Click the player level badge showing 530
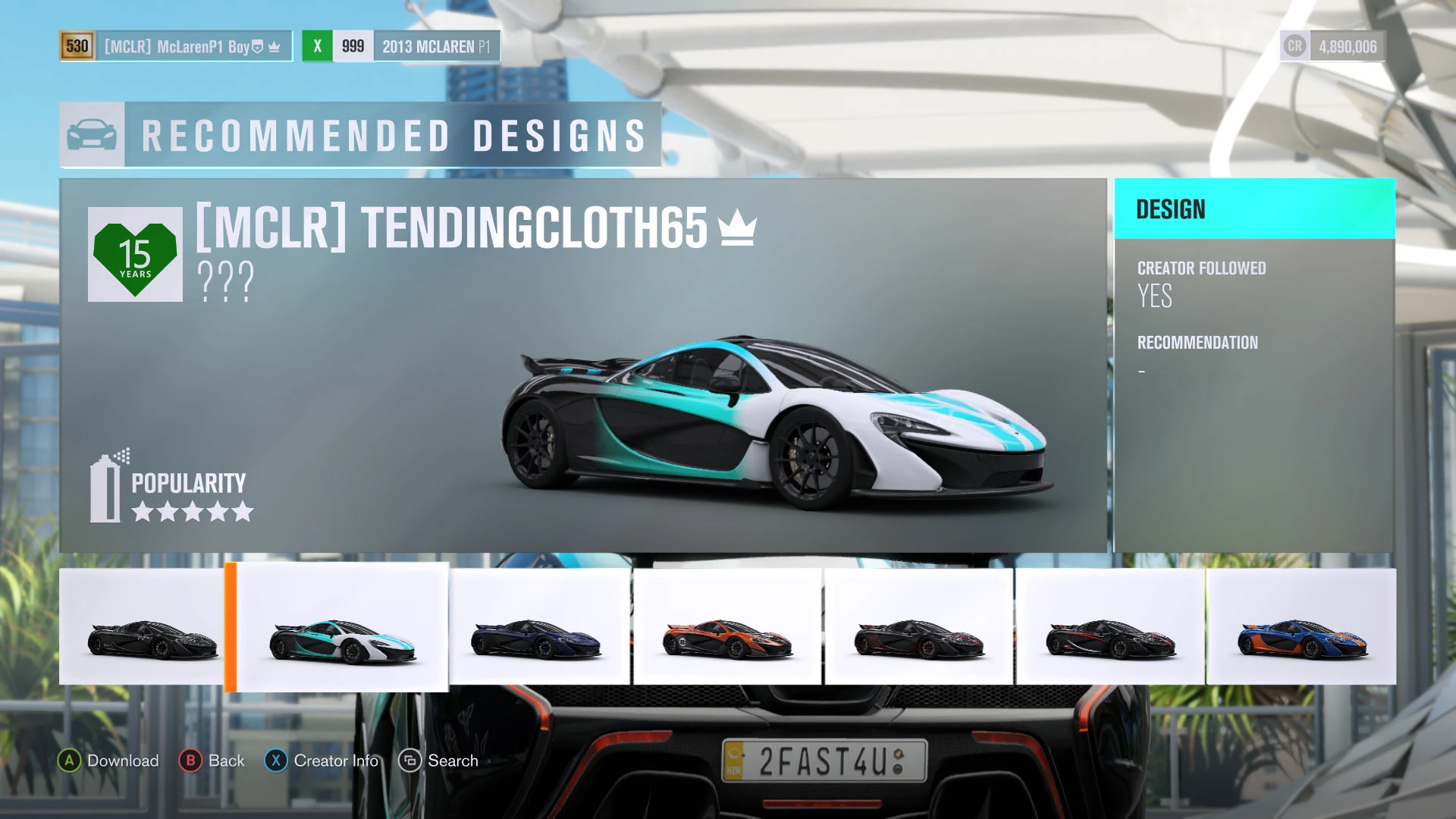 pos(76,46)
